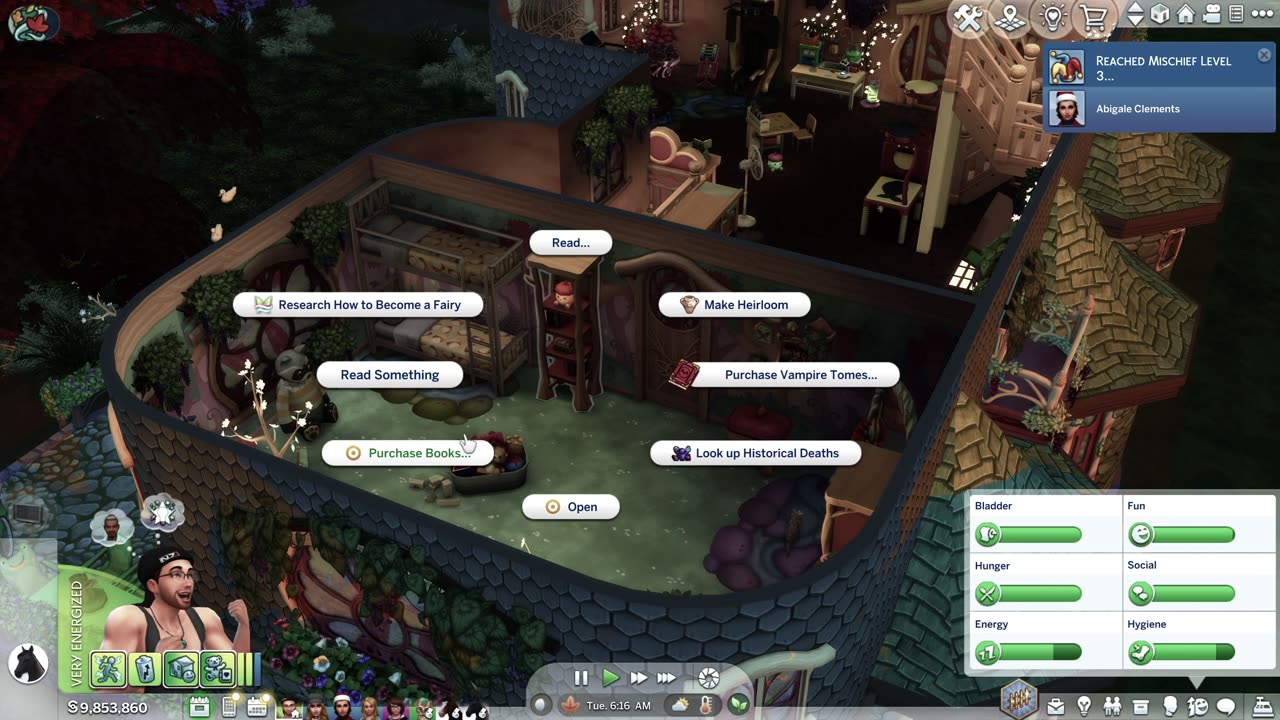Dismiss the Mischief Level notification

[x=1264, y=56]
